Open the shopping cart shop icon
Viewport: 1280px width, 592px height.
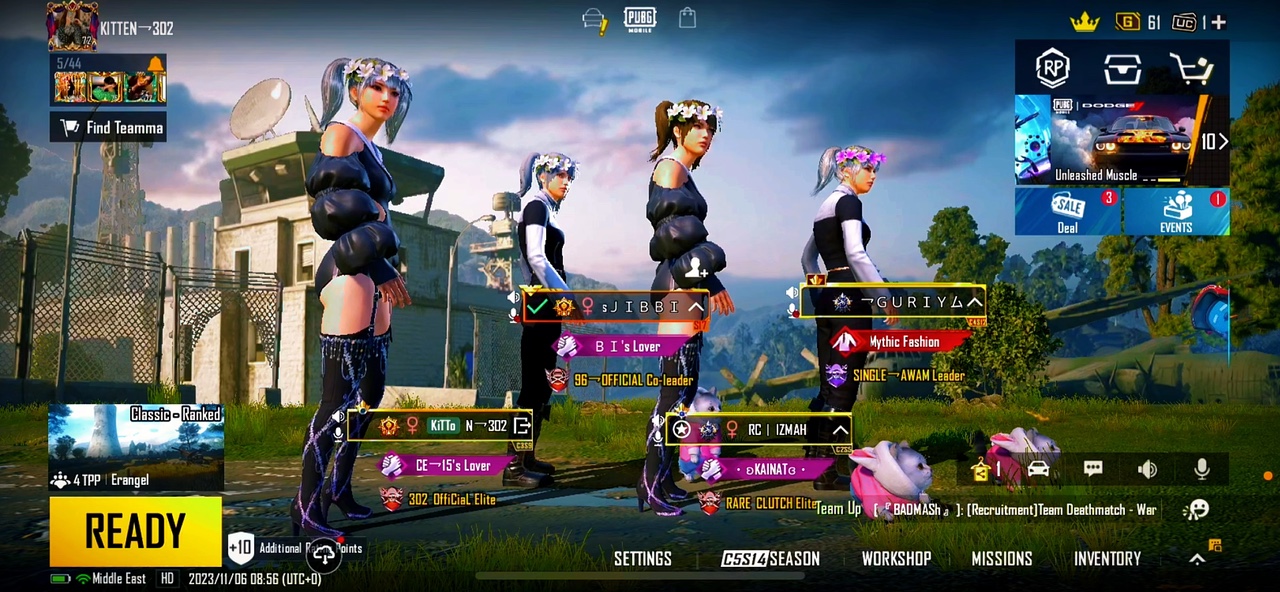(x=1190, y=68)
